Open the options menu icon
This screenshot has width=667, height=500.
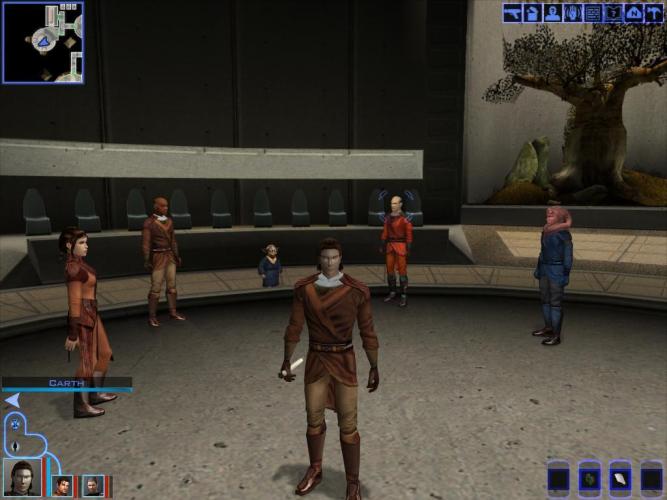pyautogui.click(x=653, y=13)
